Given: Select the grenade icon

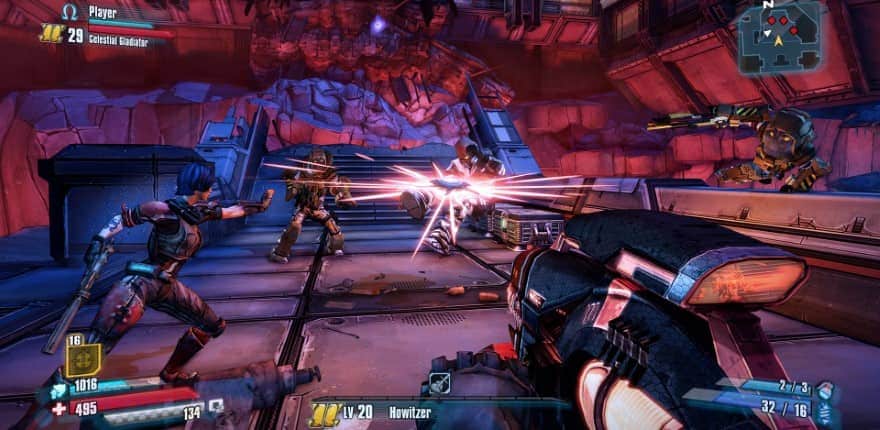Looking at the screenshot, I should (x=824, y=388).
